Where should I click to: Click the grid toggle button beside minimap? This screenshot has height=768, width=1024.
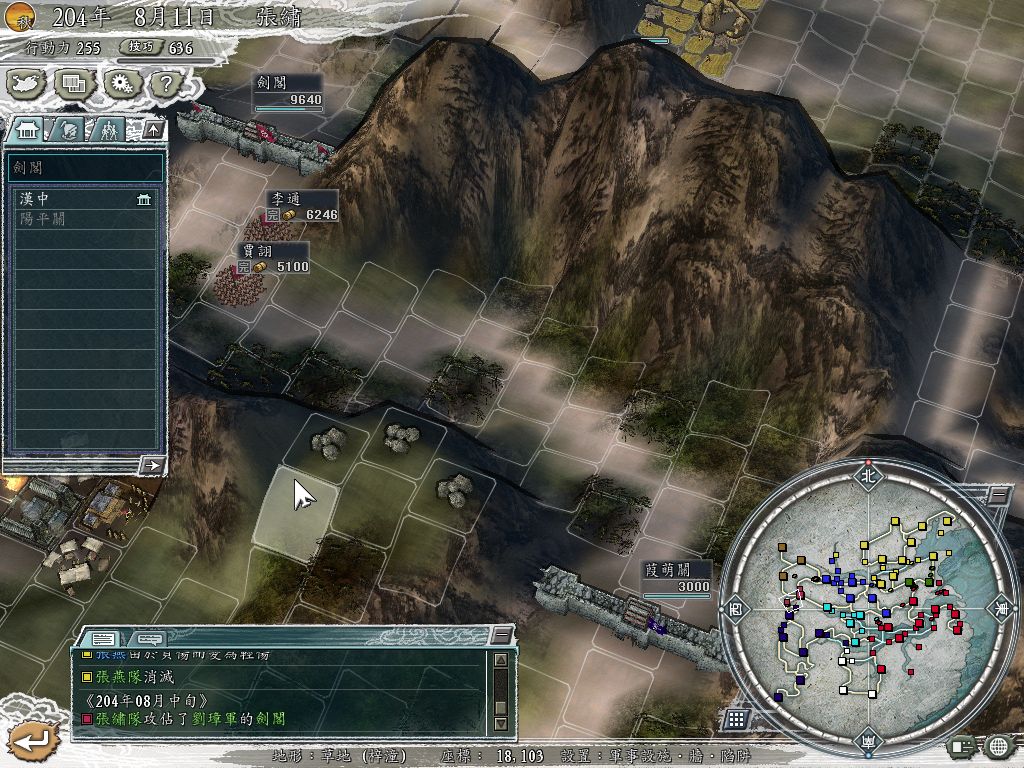pos(736,719)
